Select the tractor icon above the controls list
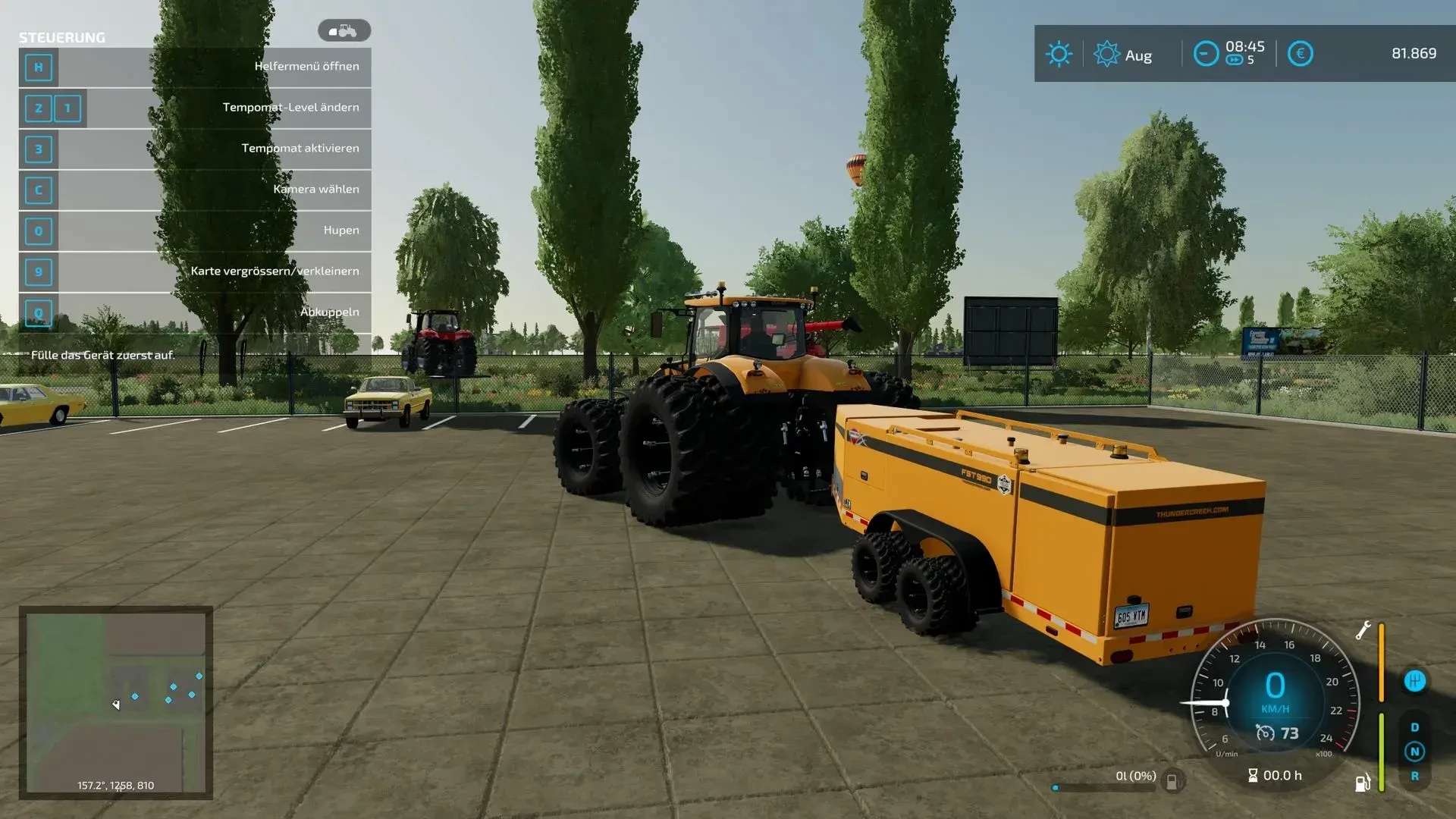Image resolution: width=1456 pixels, height=819 pixels. coord(344,31)
